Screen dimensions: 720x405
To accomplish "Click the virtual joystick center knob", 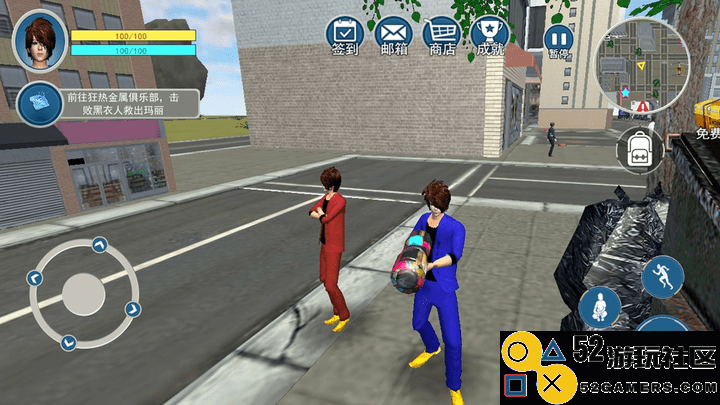I will point(83,294).
